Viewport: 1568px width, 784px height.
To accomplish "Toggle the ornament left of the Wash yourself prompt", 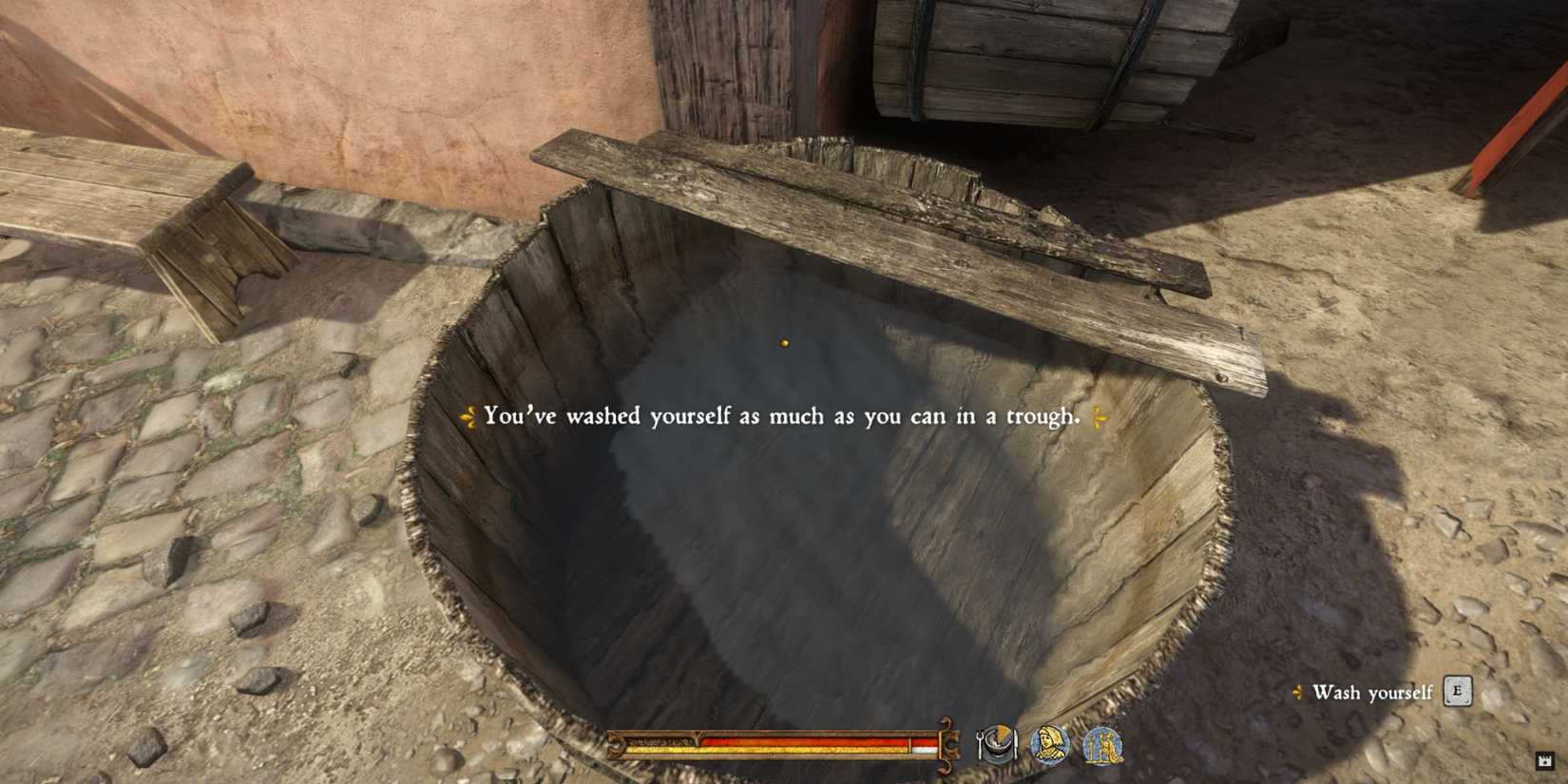I will click(1297, 692).
